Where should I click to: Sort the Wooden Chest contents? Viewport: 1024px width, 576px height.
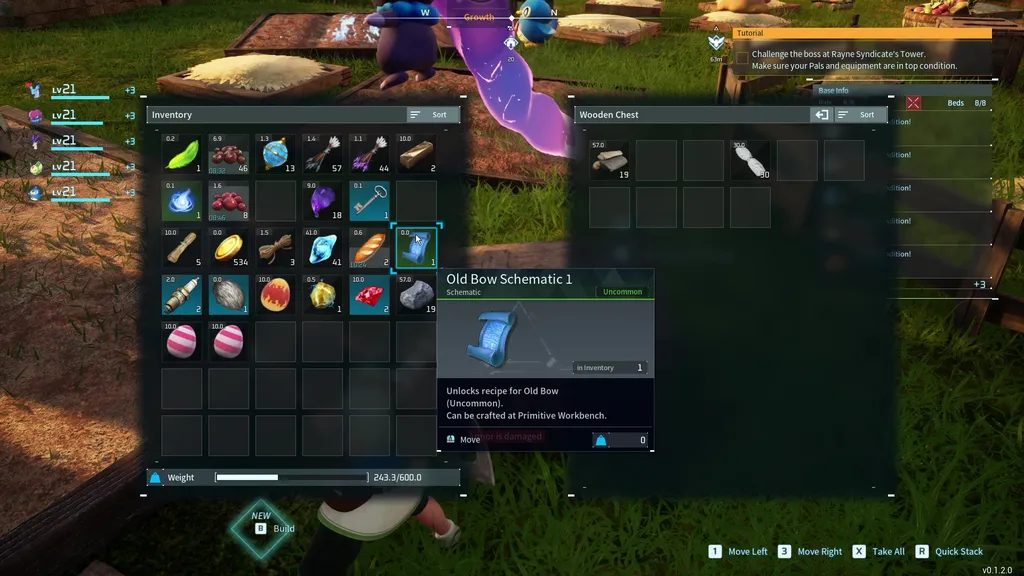click(861, 115)
